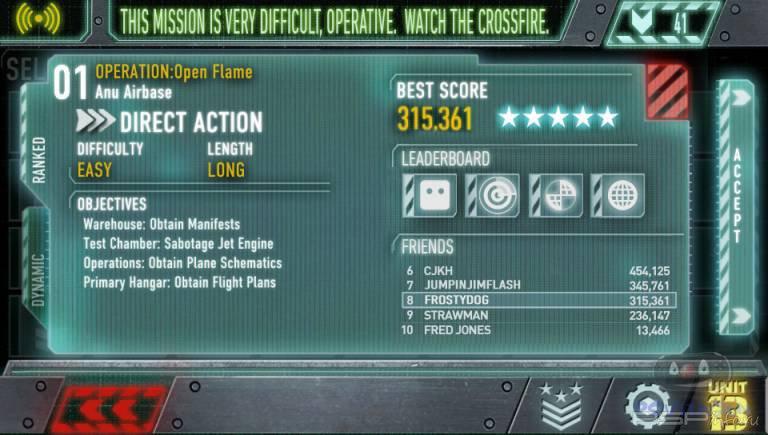Click the red striped corner panel
The image size is (768, 435).
click(667, 91)
